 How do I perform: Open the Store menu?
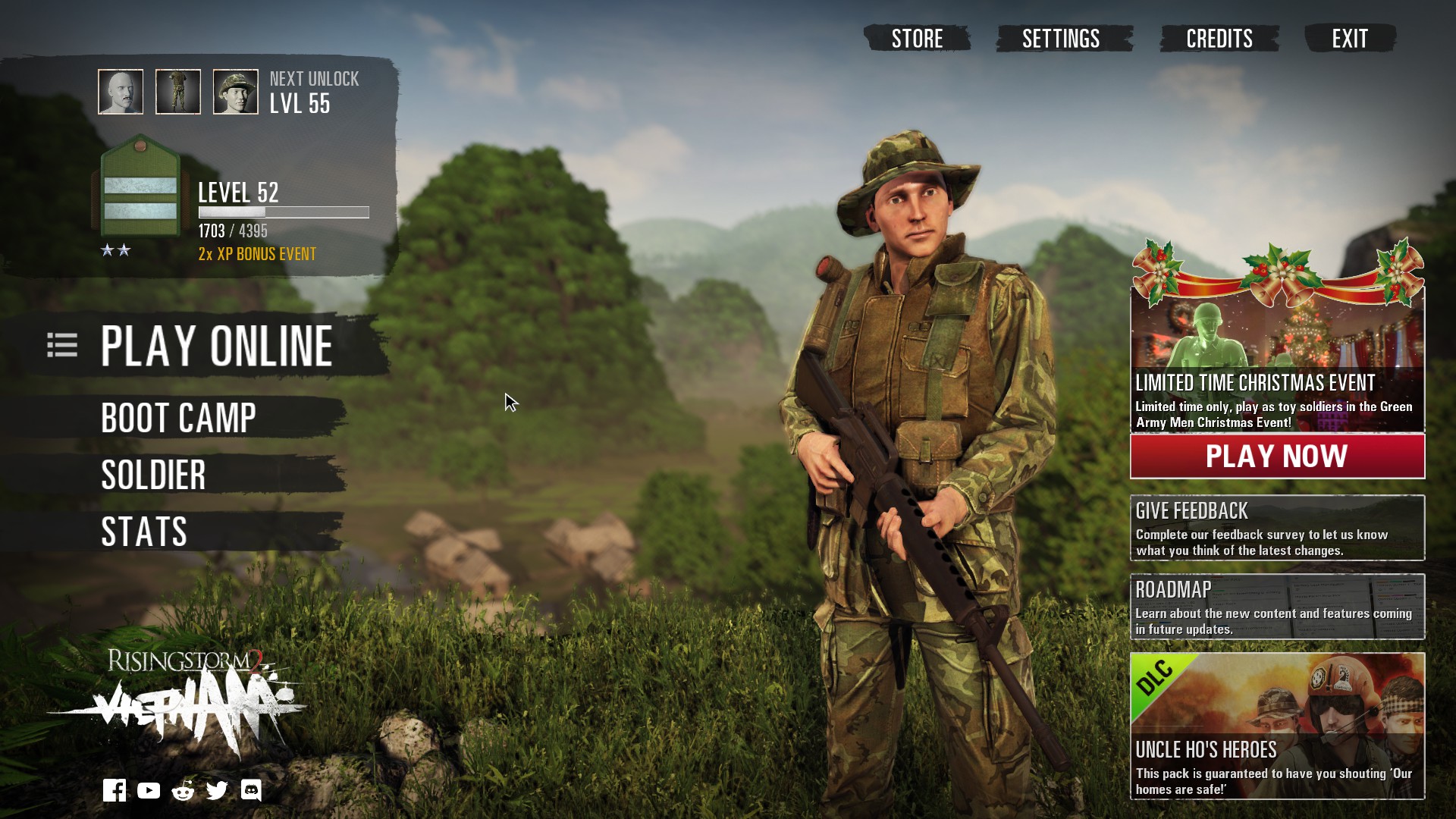point(917,39)
